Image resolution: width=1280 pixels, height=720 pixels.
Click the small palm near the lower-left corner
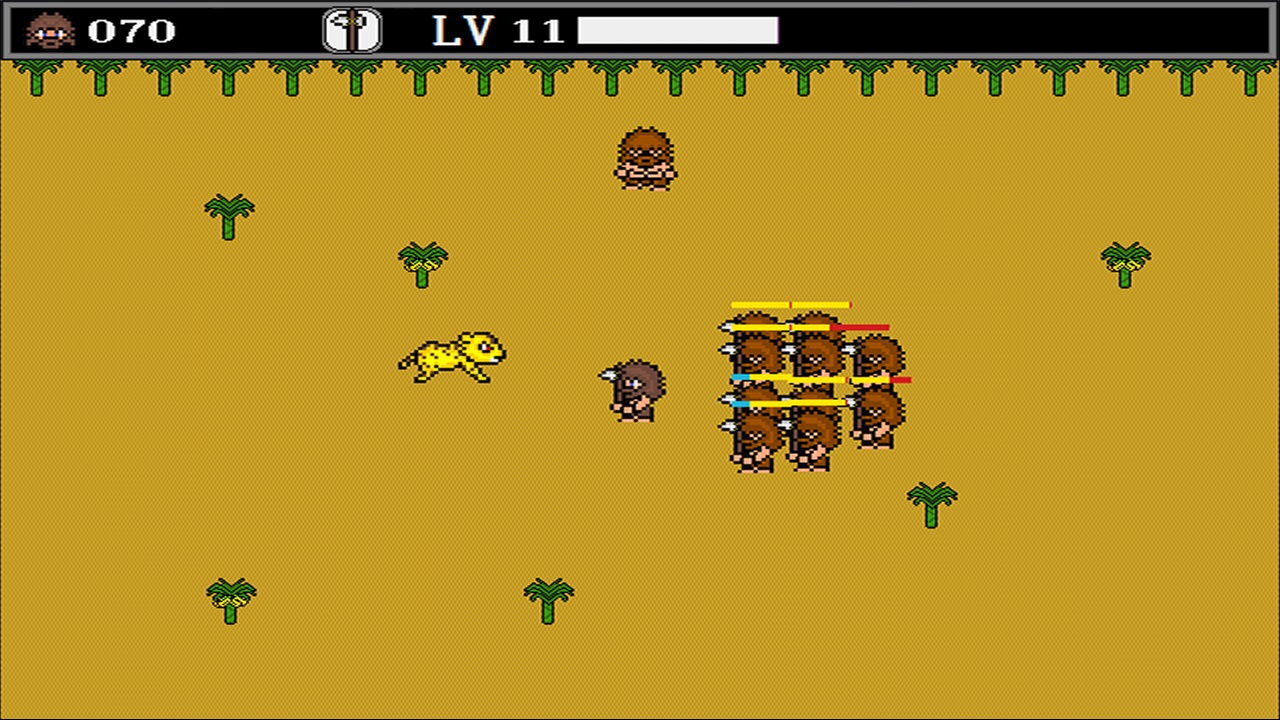(230, 598)
